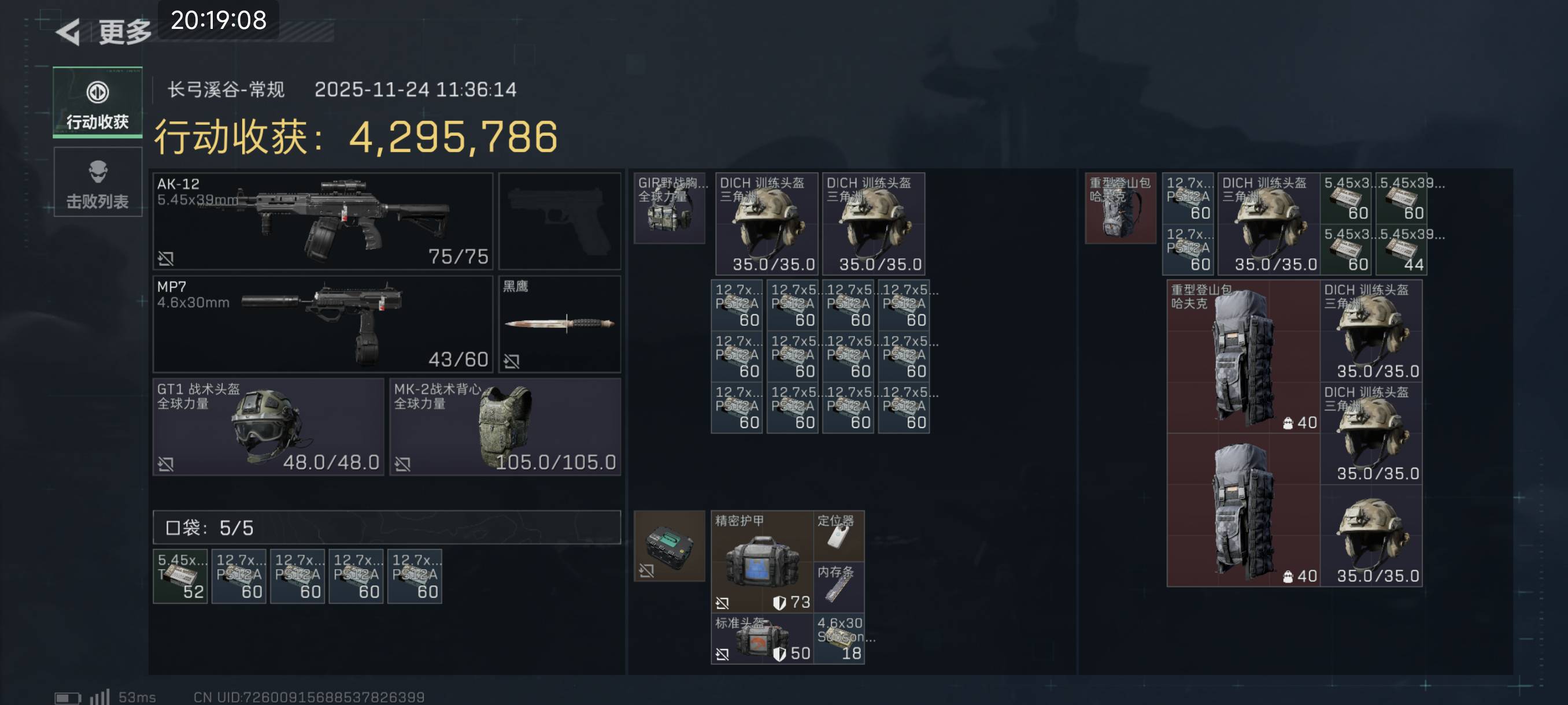The height and width of the screenshot is (705, 1568).
Task: Choose the 黑鹰 knife slot
Action: click(x=560, y=324)
